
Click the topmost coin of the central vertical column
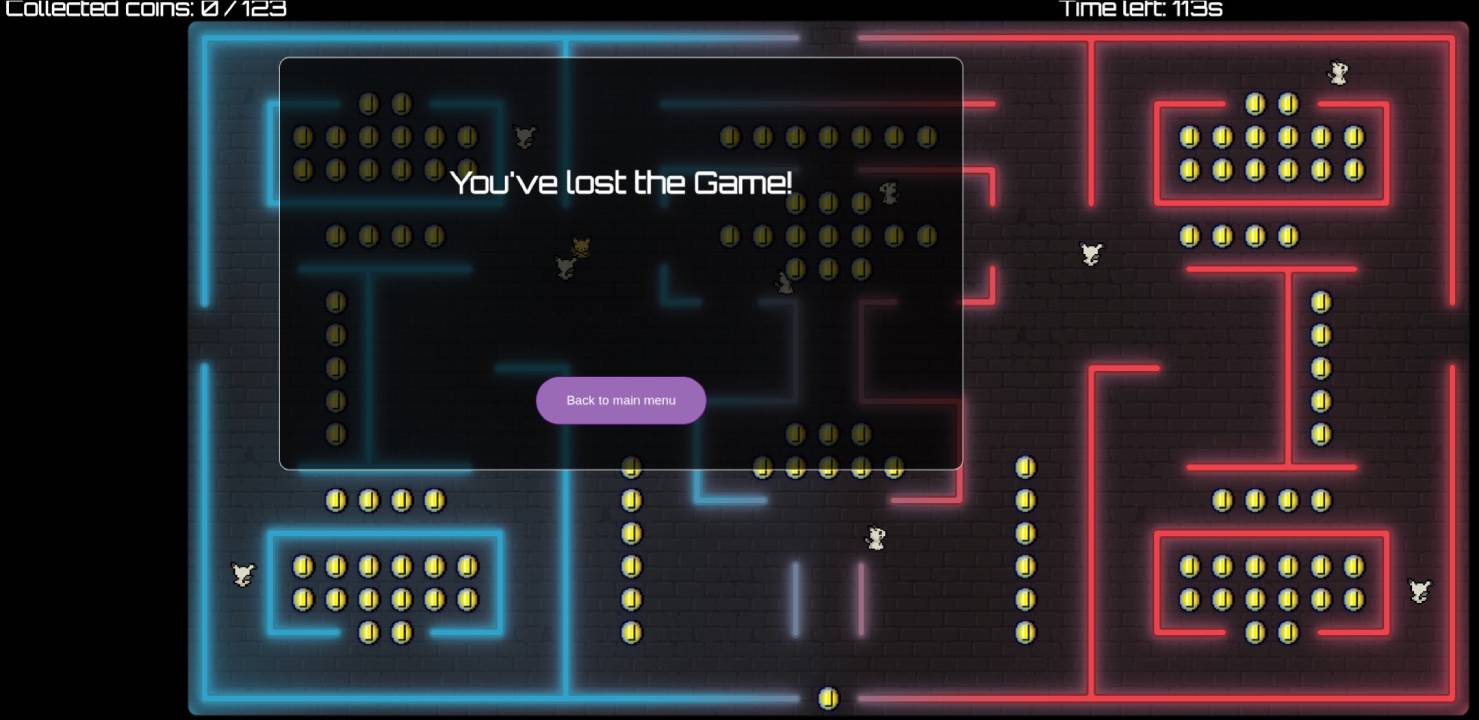(630, 468)
